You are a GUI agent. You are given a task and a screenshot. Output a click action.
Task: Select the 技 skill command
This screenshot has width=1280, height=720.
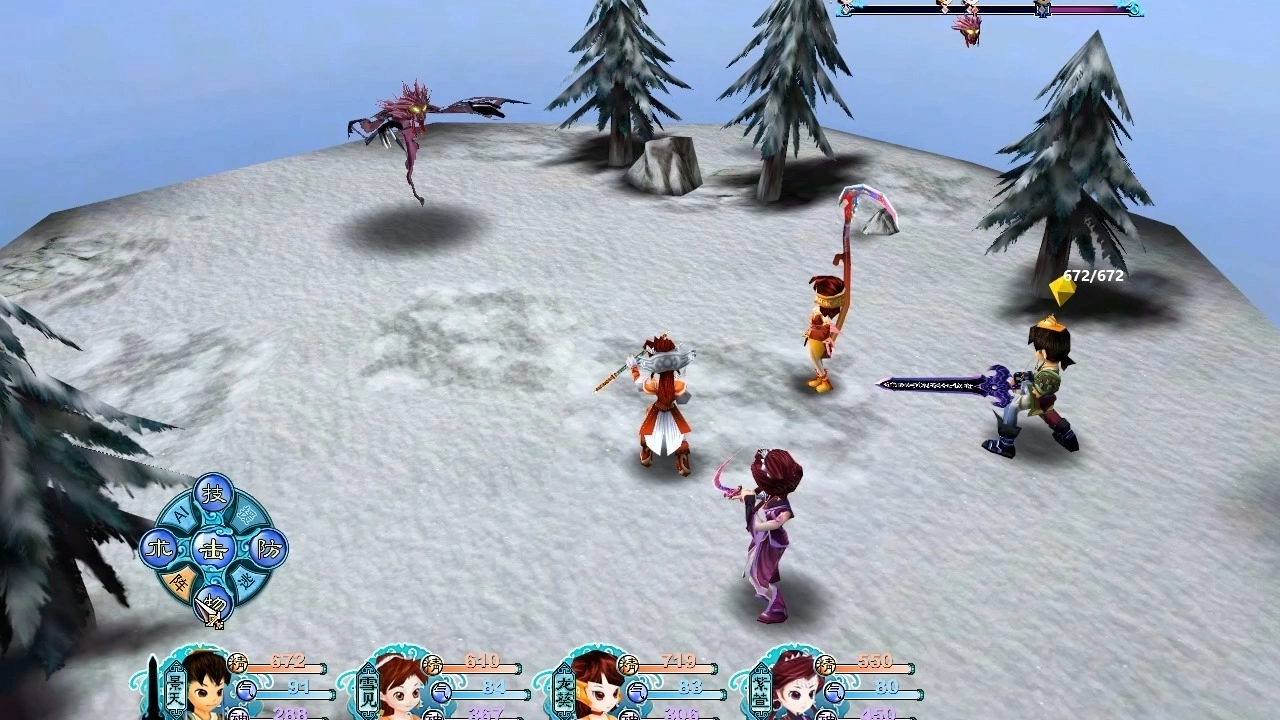click(x=213, y=492)
